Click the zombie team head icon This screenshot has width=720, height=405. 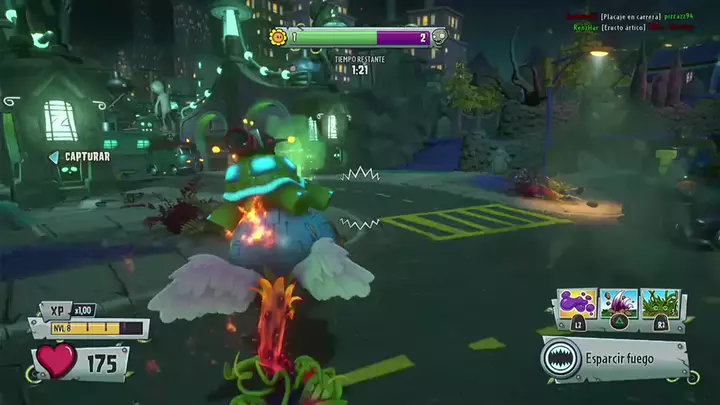coord(439,38)
